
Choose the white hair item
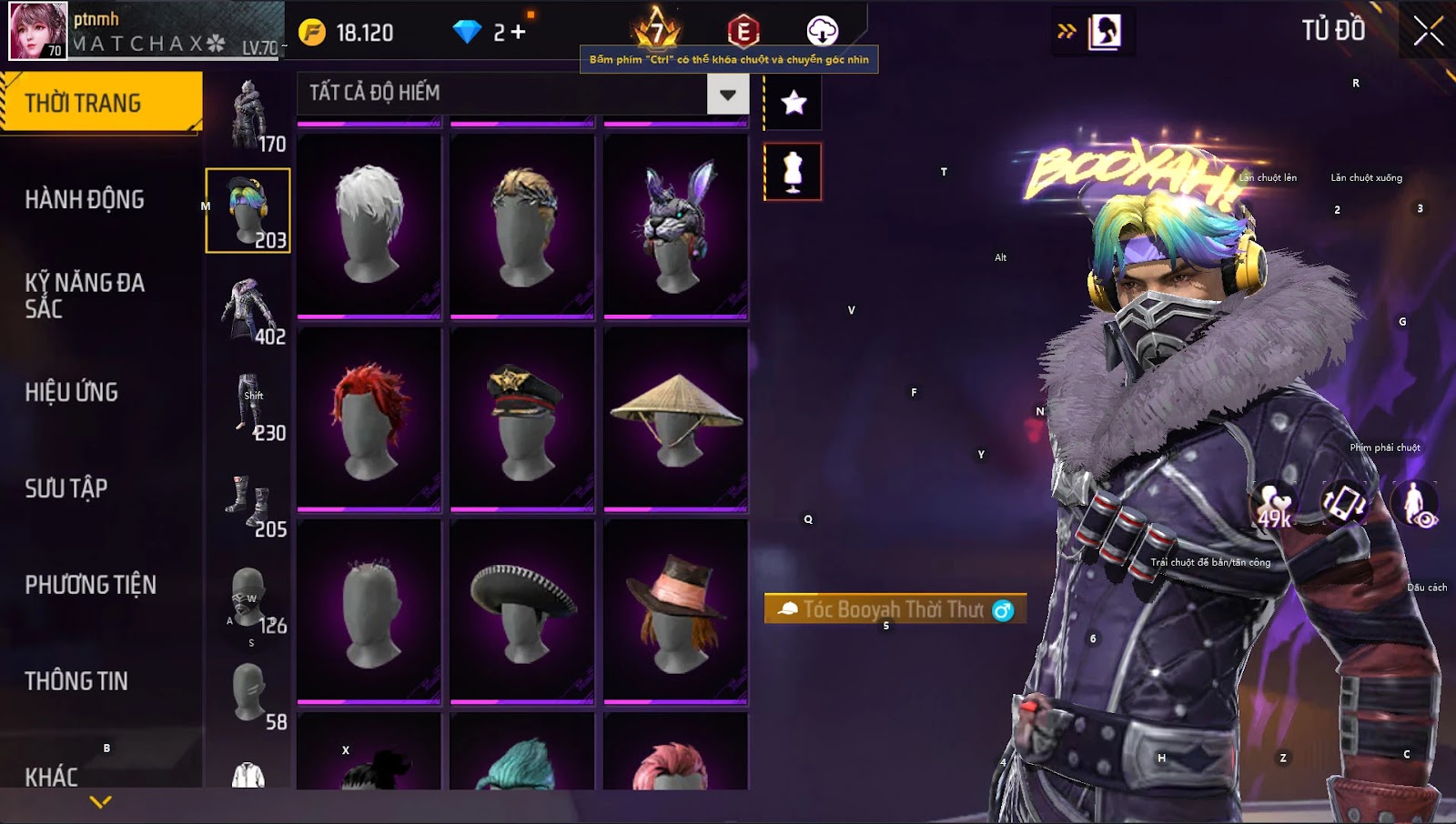tap(369, 226)
